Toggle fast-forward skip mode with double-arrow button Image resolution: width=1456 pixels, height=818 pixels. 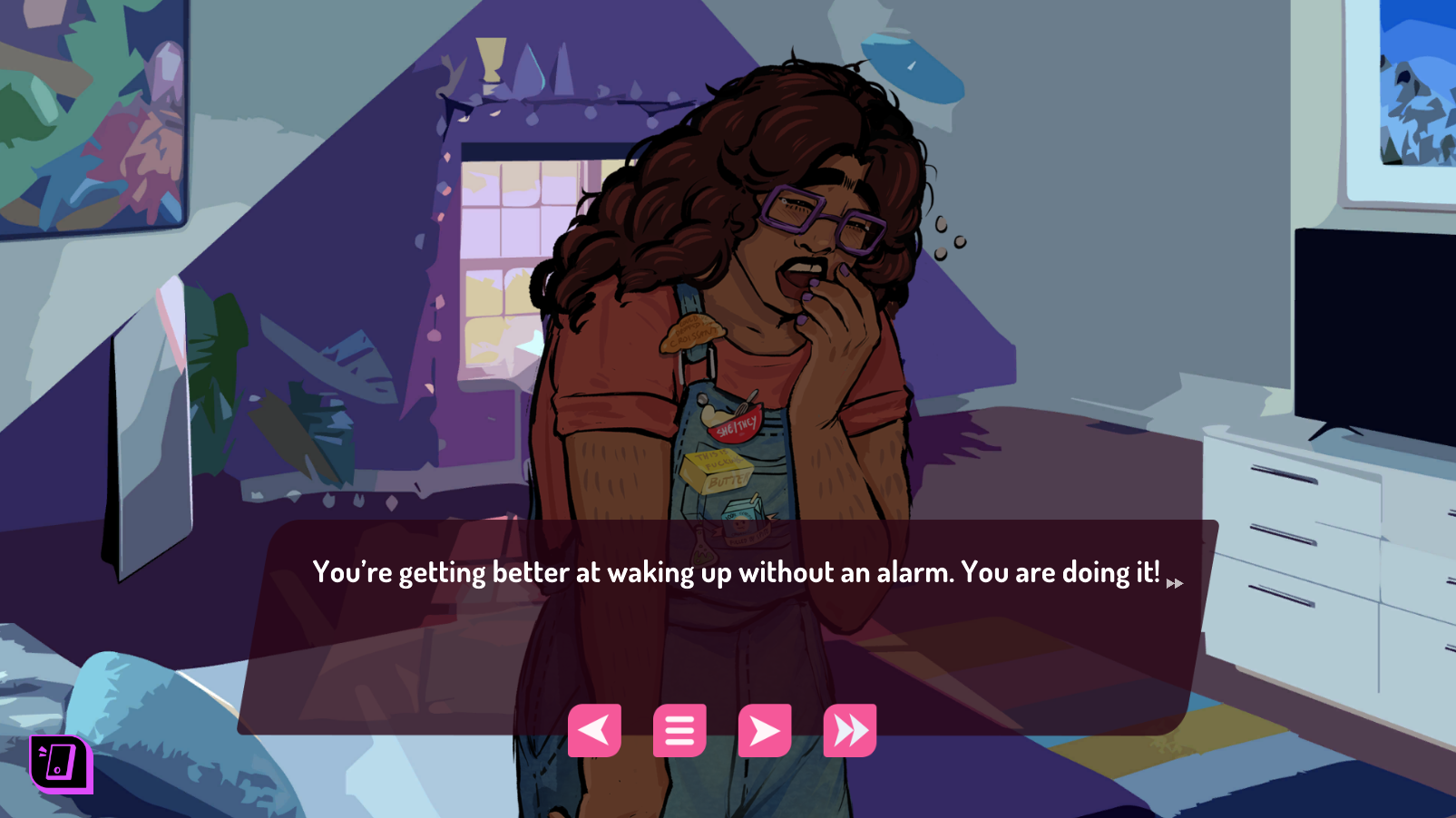click(851, 729)
